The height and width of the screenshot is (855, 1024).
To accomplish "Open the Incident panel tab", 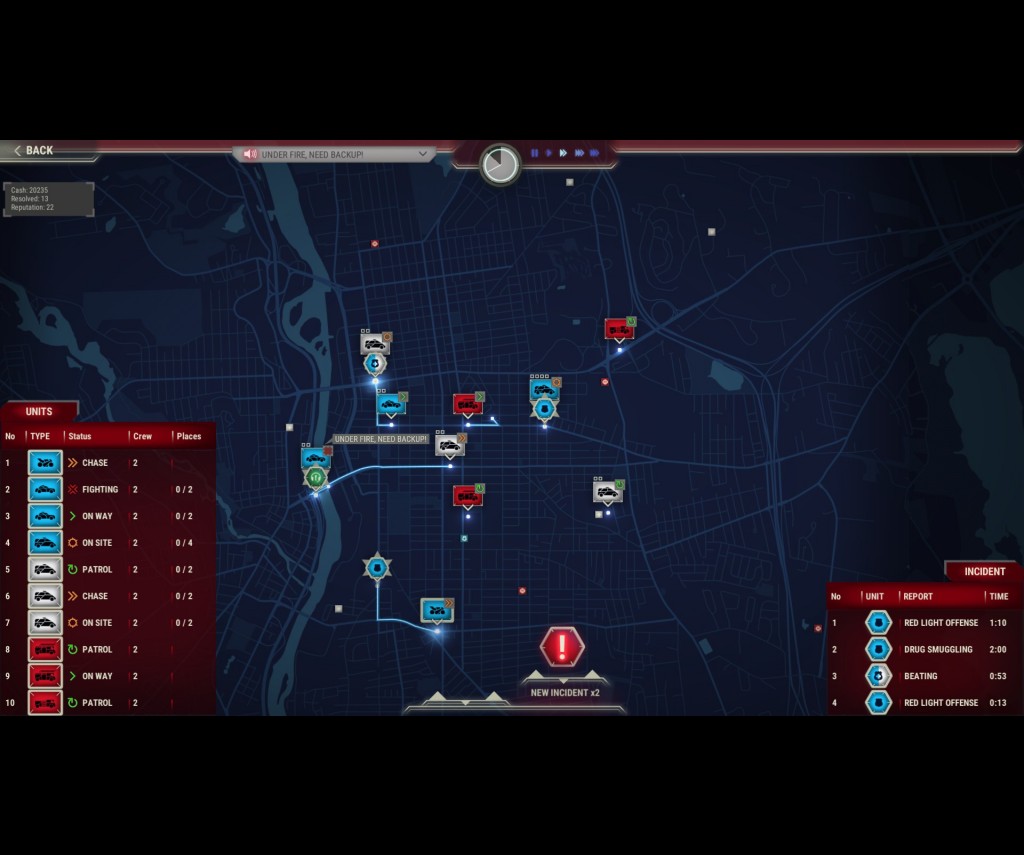I will pos(984,571).
